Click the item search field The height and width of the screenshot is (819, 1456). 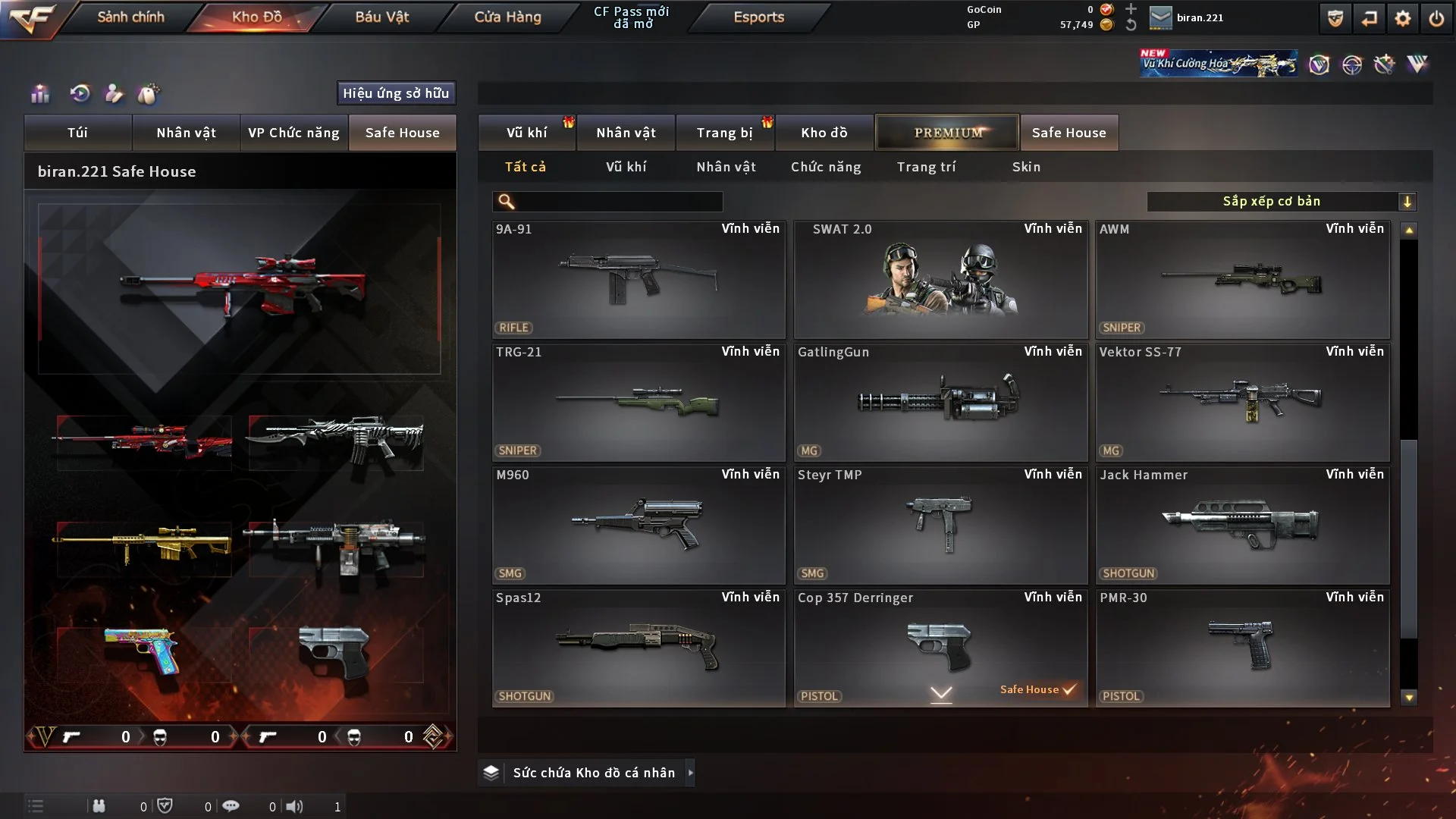coord(618,202)
